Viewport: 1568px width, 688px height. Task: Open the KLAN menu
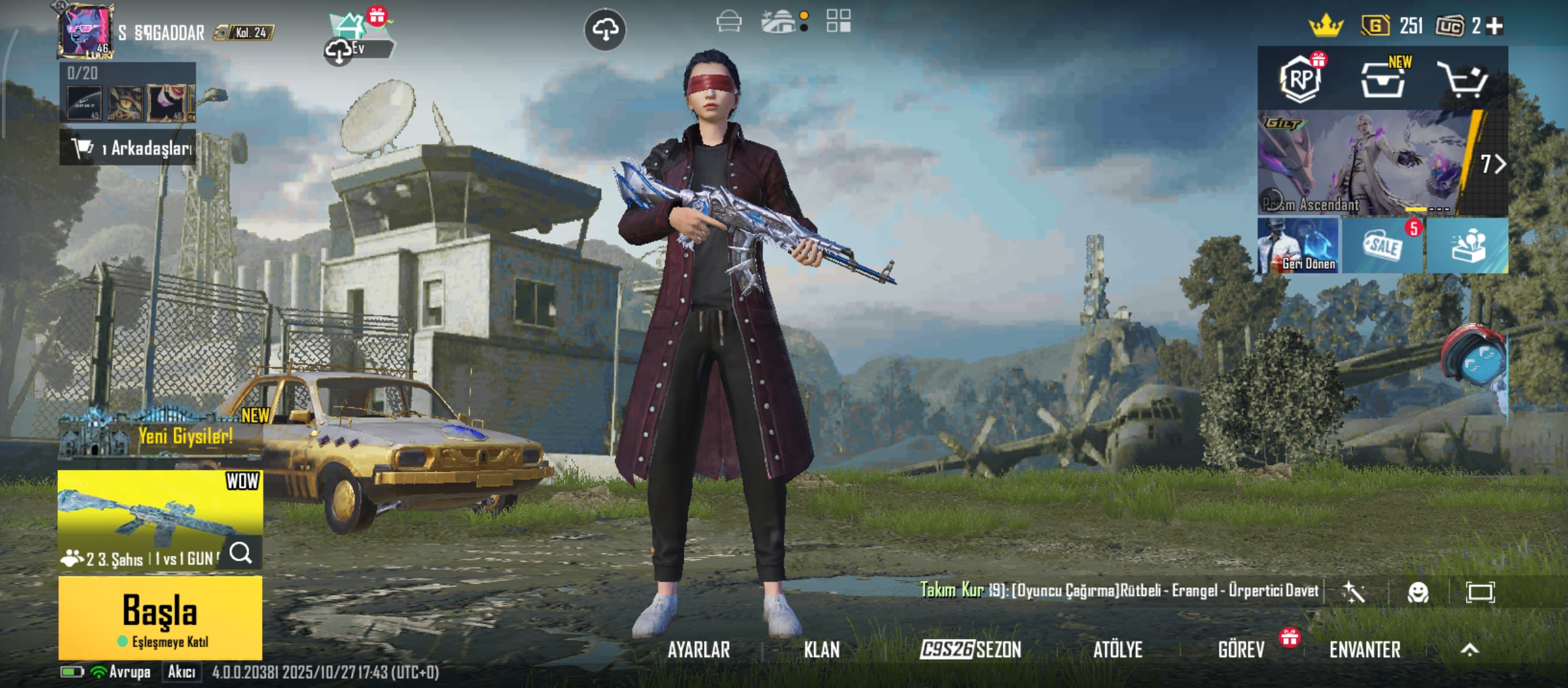(x=822, y=650)
